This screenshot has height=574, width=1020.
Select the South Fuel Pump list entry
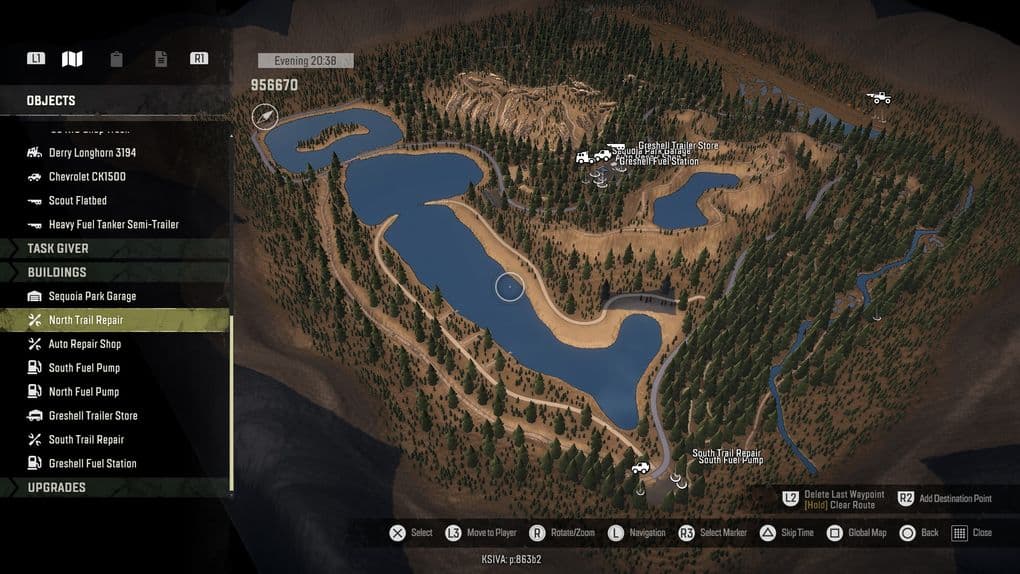[84, 368]
